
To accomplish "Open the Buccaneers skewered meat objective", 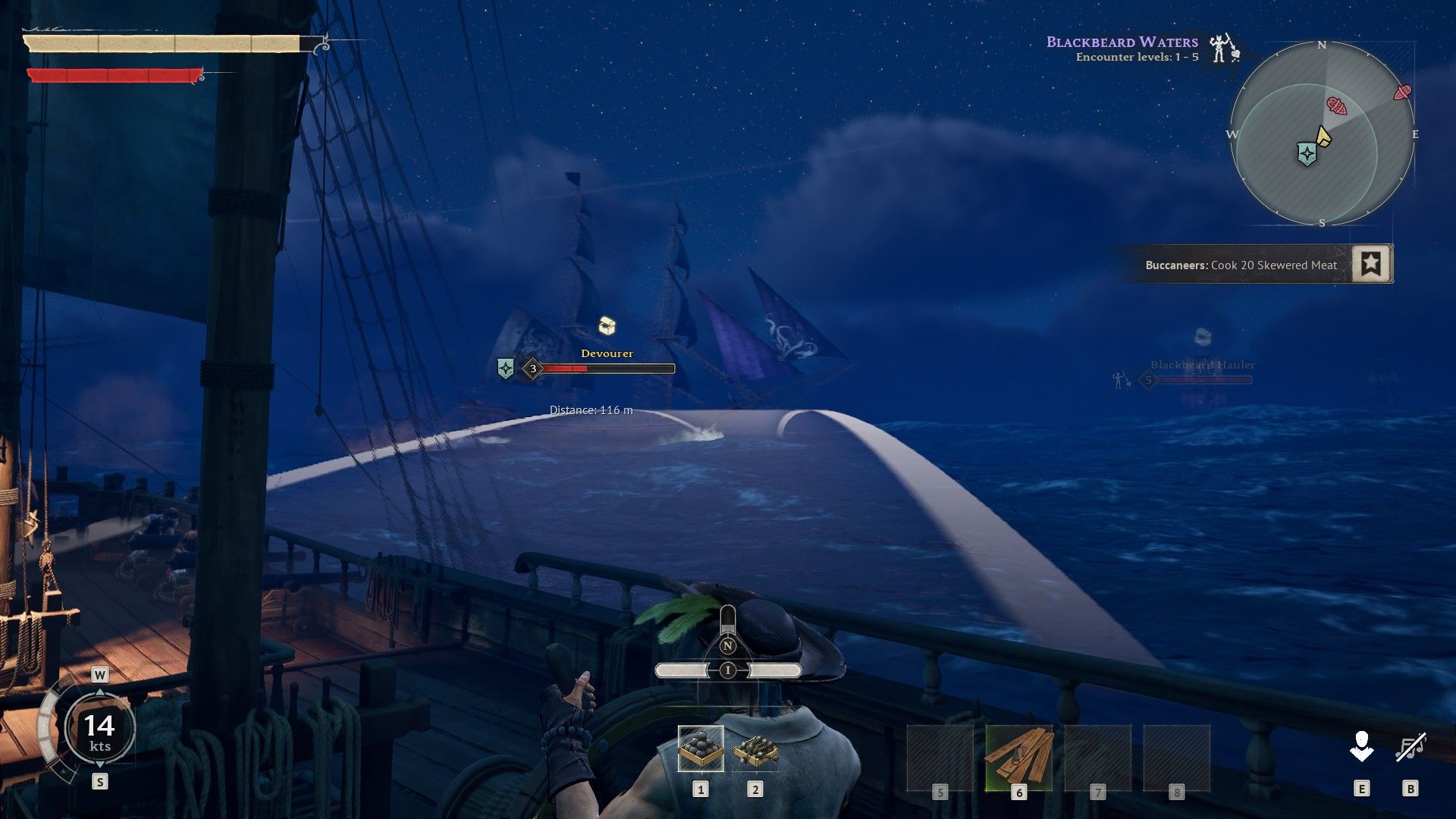I will coord(1241,265).
